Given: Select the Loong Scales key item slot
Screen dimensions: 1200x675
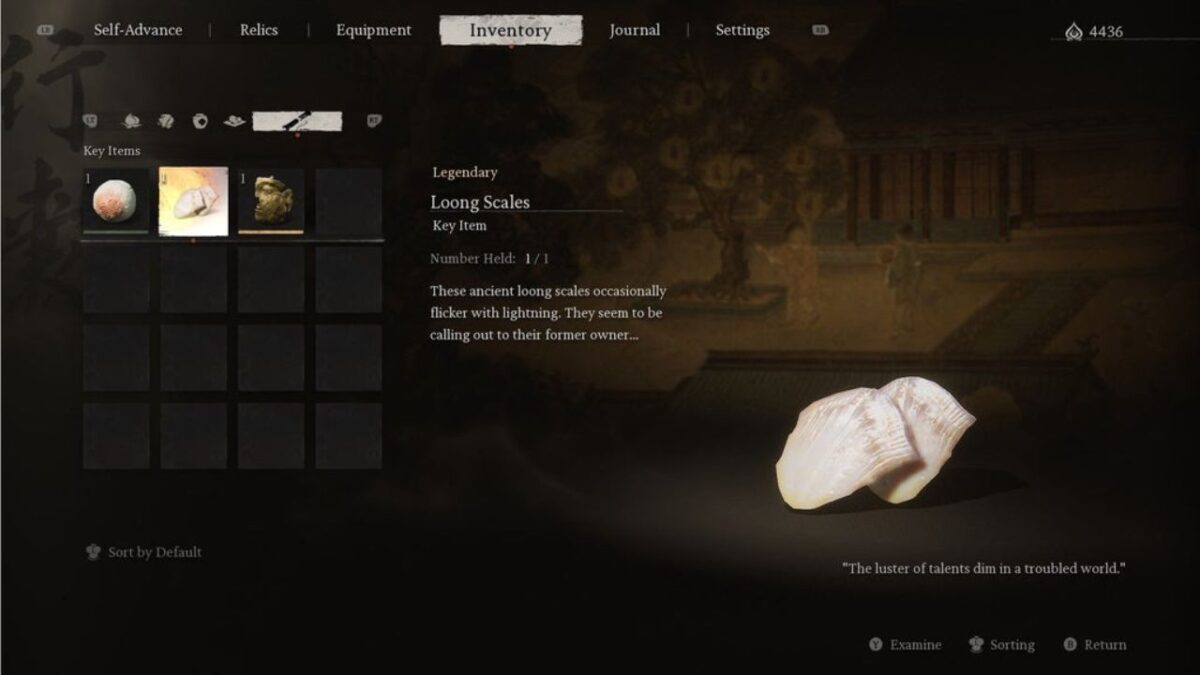Looking at the screenshot, I should pyautogui.click(x=193, y=201).
